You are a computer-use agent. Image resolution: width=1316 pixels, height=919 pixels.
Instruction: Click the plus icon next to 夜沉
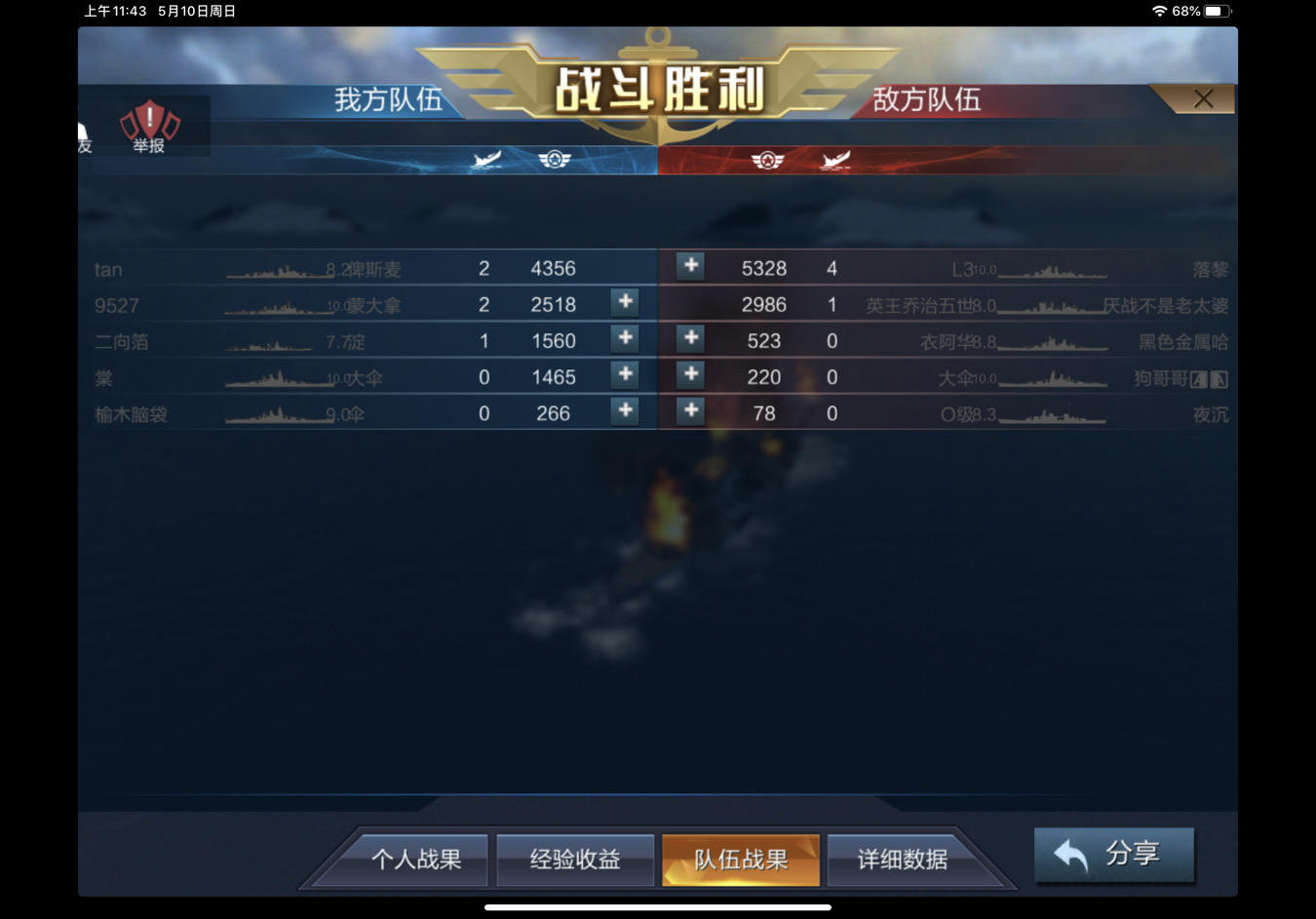click(689, 412)
